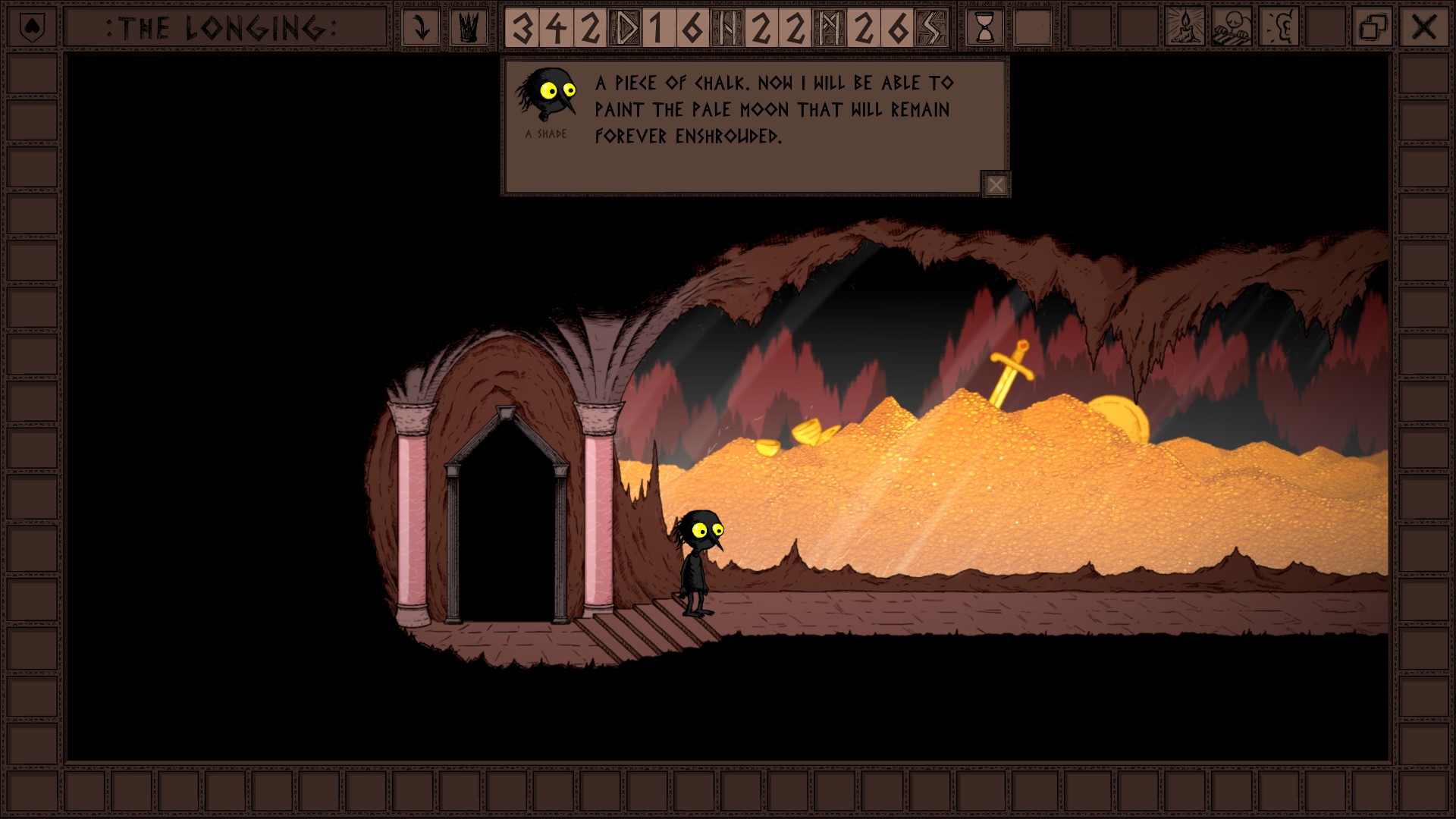
Task: Close the Shade's thought dialogue box
Action: click(996, 184)
